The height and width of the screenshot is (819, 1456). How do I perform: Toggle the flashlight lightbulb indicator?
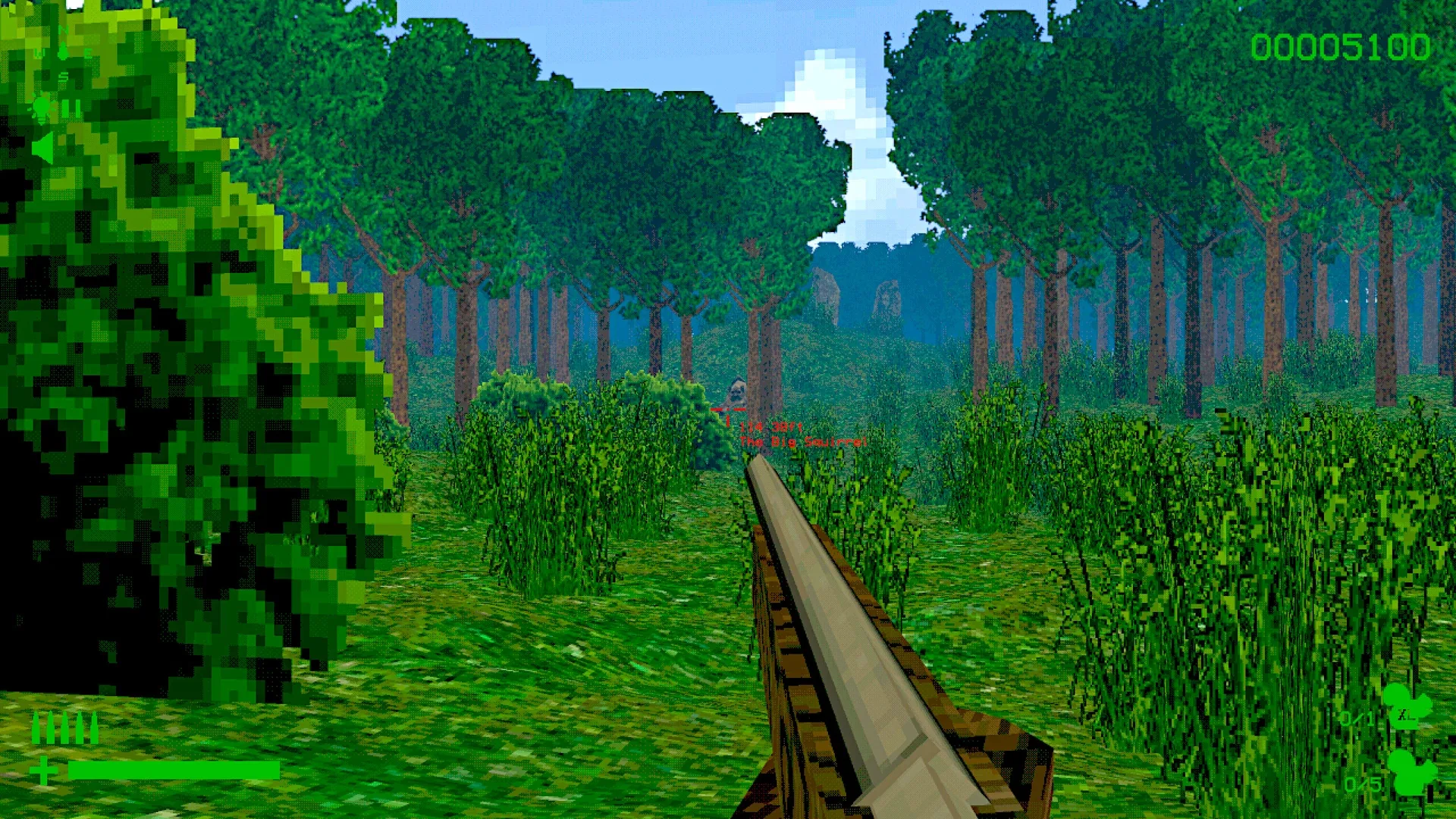41,106
